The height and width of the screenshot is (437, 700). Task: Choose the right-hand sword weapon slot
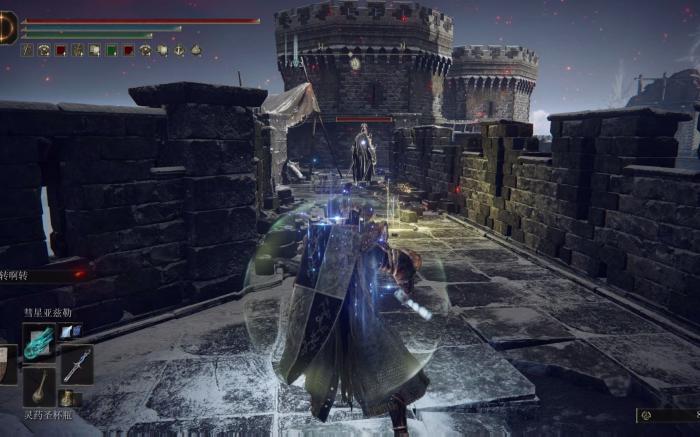(77, 364)
